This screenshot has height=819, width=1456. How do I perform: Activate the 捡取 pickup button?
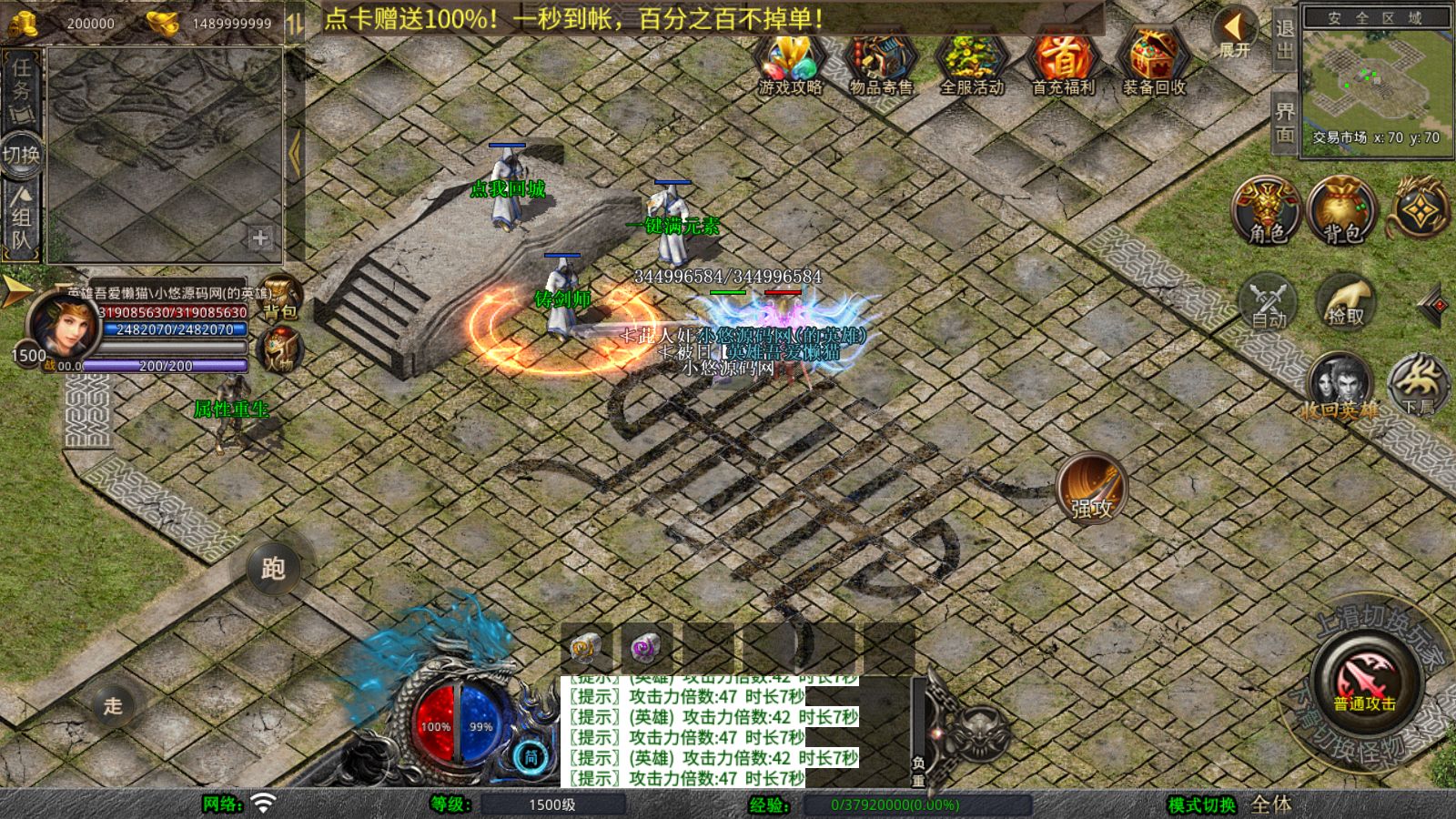[x=1346, y=302]
